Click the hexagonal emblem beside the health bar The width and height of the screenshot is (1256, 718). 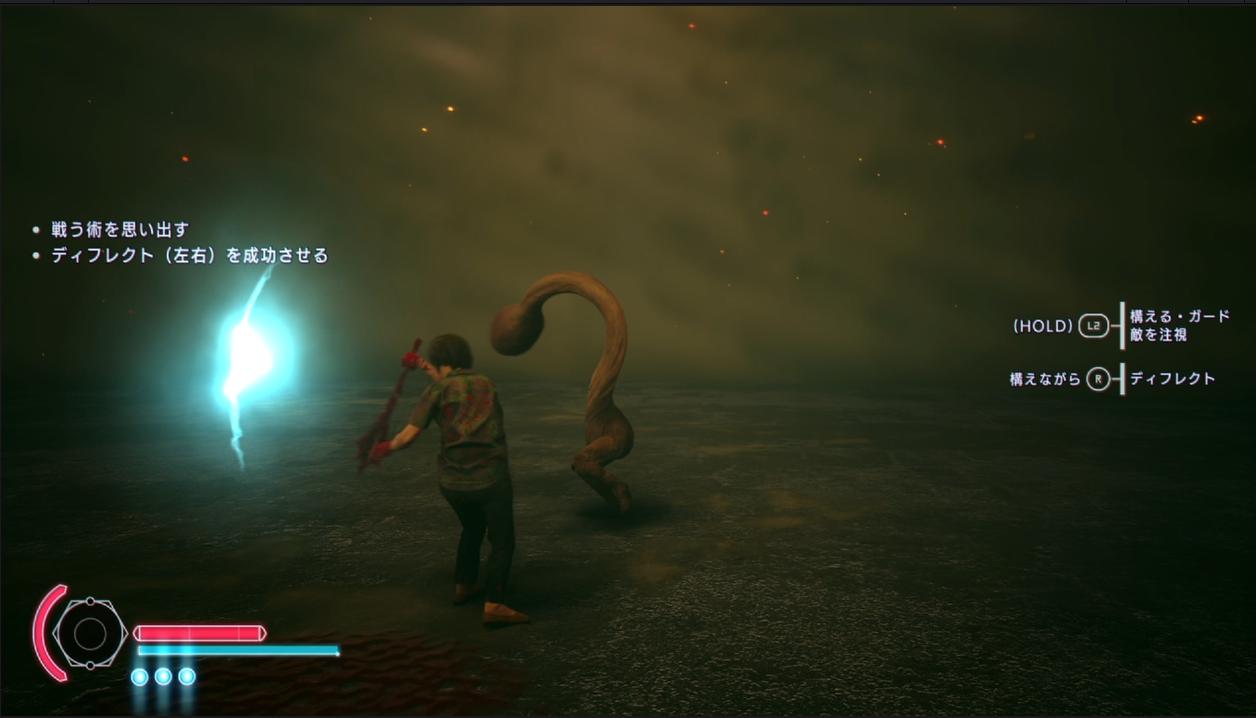[90, 634]
